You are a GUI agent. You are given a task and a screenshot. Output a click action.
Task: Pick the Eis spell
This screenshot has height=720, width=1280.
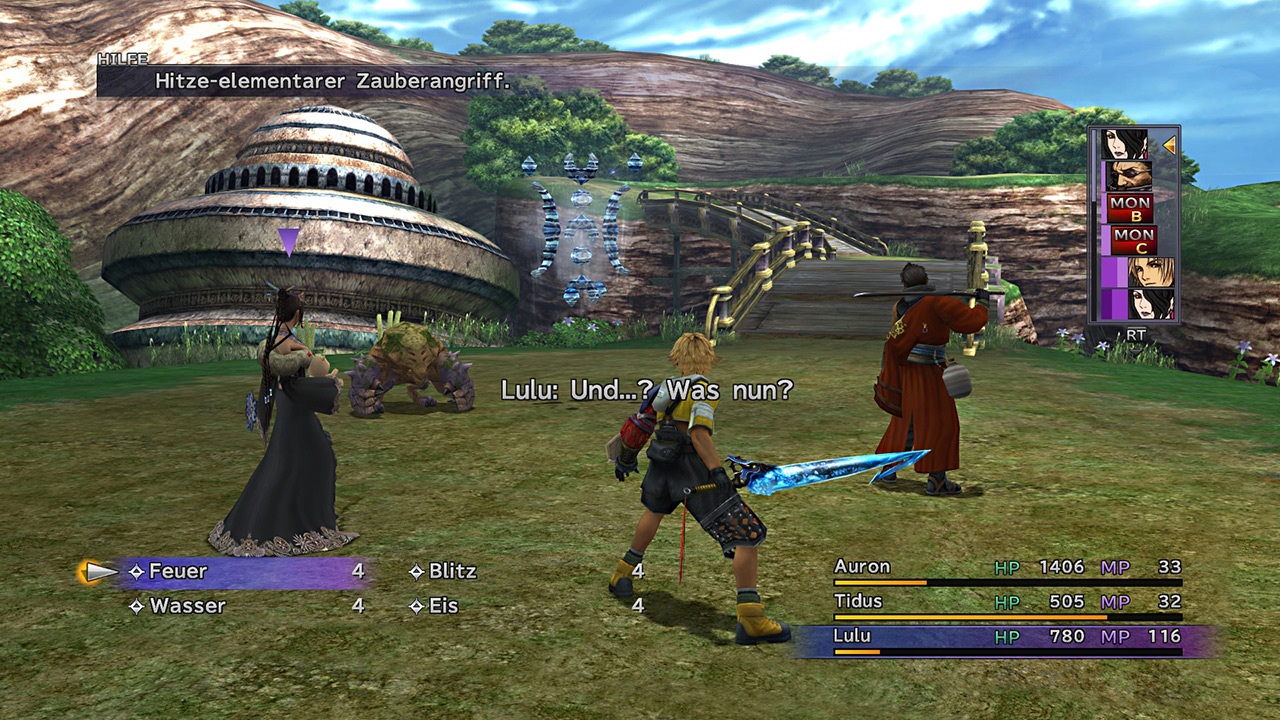click(443, 606)
